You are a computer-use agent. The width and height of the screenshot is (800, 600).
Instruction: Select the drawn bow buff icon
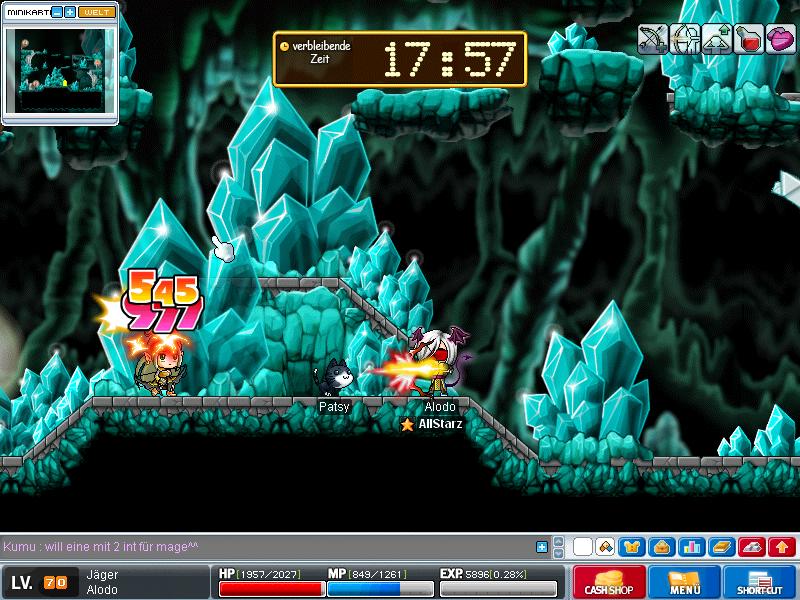[x=685, y=39]
